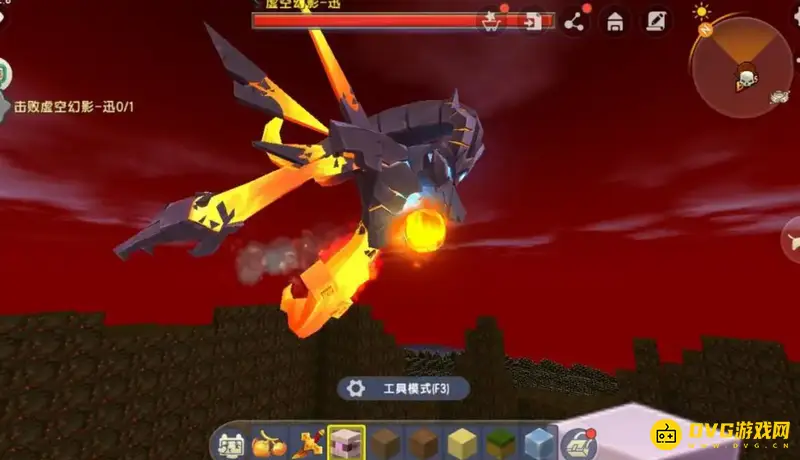Click the 工具模式(F3) tool mode button
Image resolution: width=800 pixels, height=460 pixels.
pos(403,388)
